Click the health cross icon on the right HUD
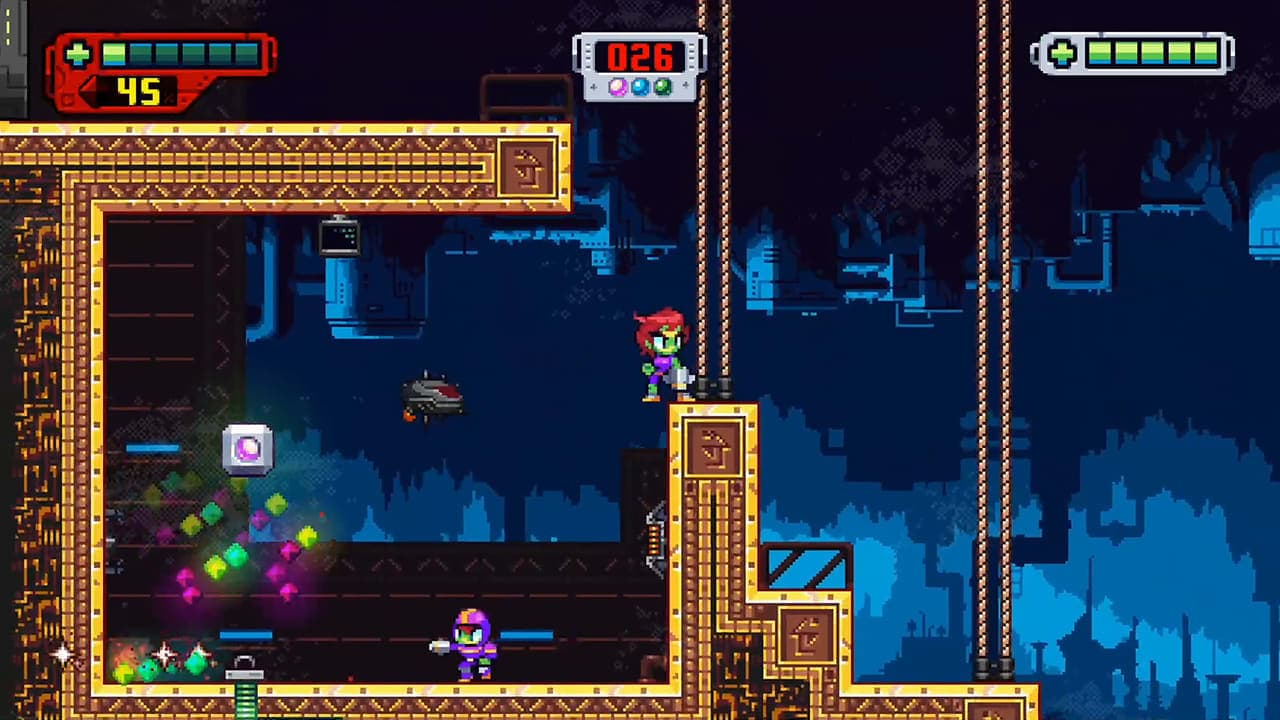Image resolution: width=1280 pixels, height=720 pixels. 1060,55
